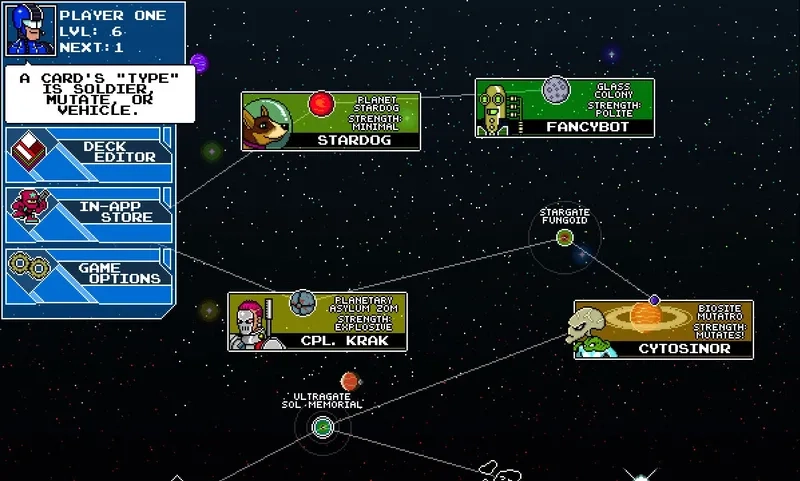Viewport: 800px width, 481px height.
Task: Select the Cytosinor opponent card
Action: 663,329
